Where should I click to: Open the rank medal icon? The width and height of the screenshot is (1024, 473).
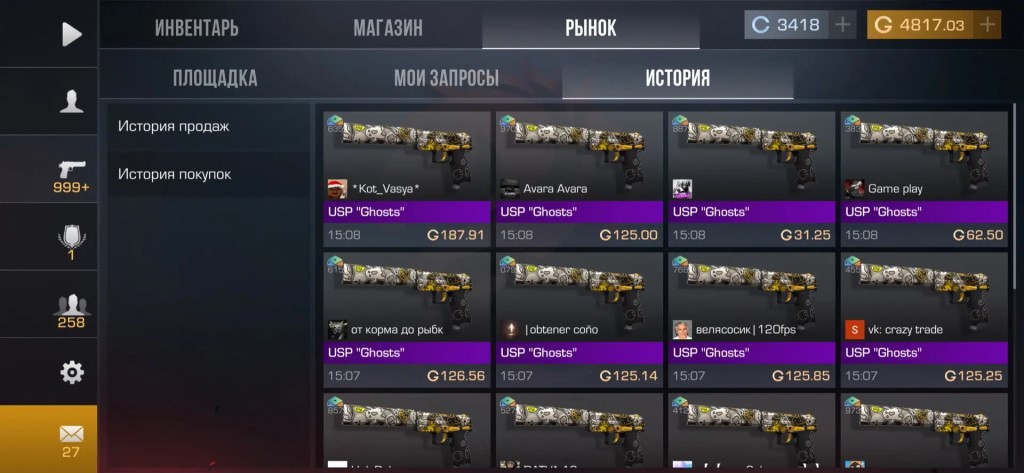(x=71, y=240)
